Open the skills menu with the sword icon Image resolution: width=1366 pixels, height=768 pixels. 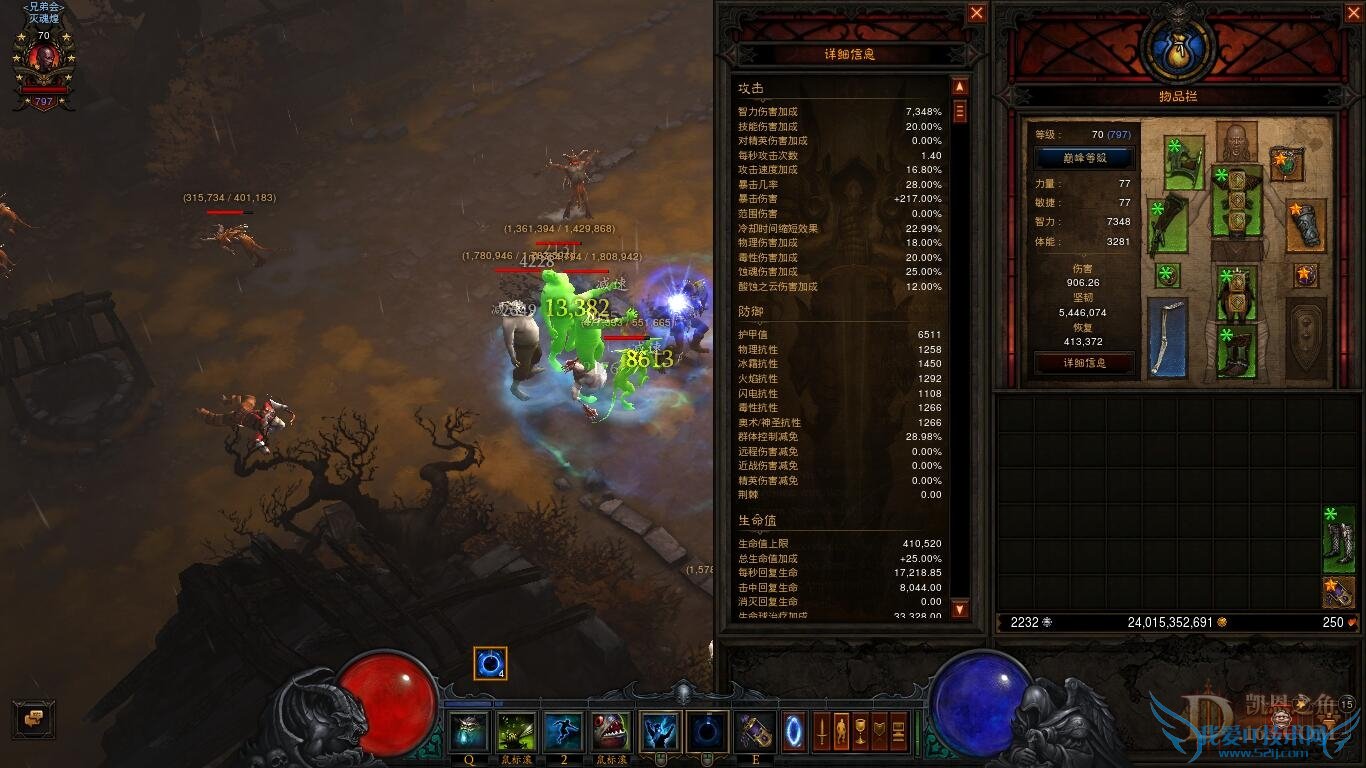pos(822,731)
